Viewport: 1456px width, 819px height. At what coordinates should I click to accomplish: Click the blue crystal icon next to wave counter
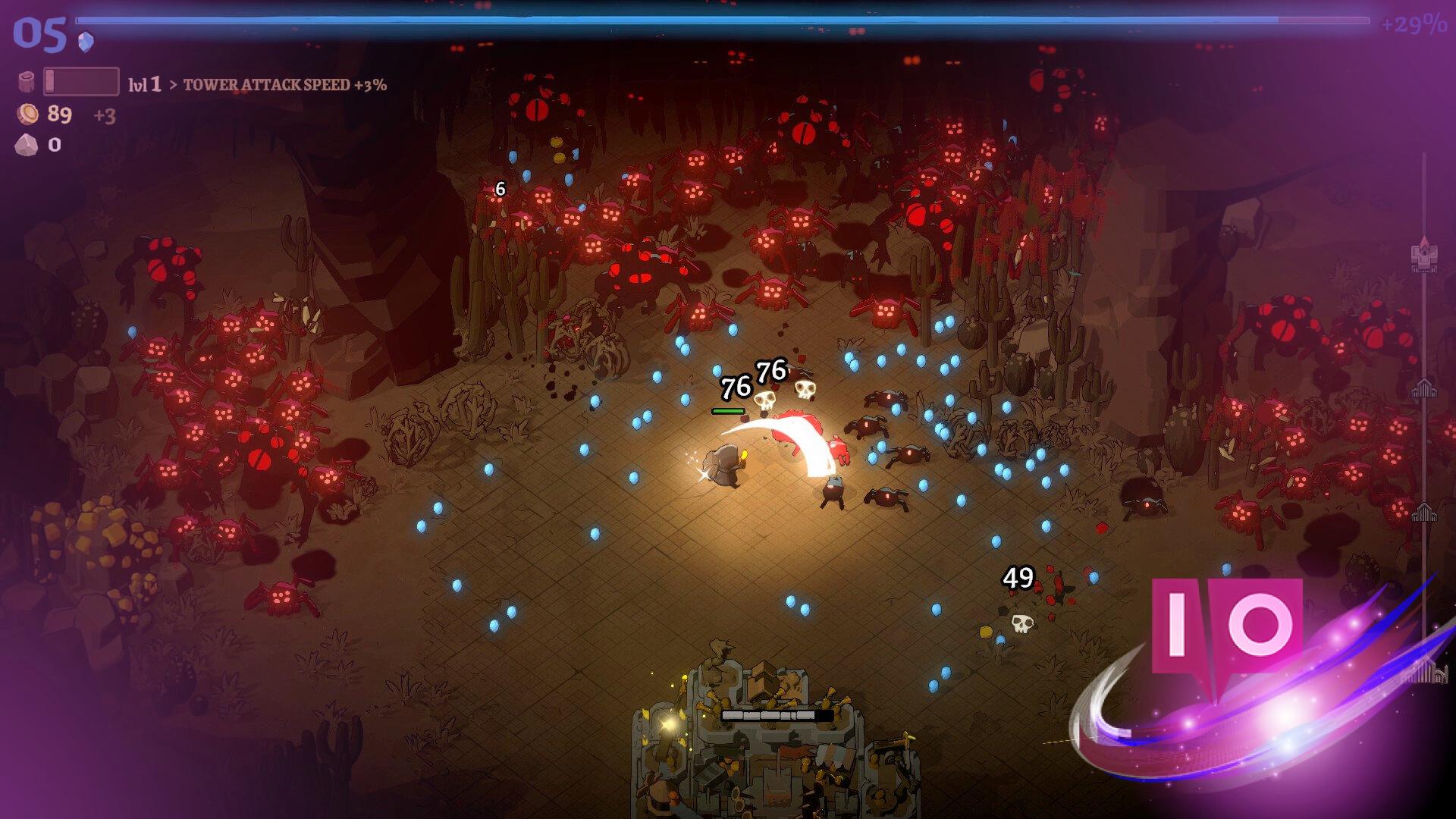pos(85,42)
